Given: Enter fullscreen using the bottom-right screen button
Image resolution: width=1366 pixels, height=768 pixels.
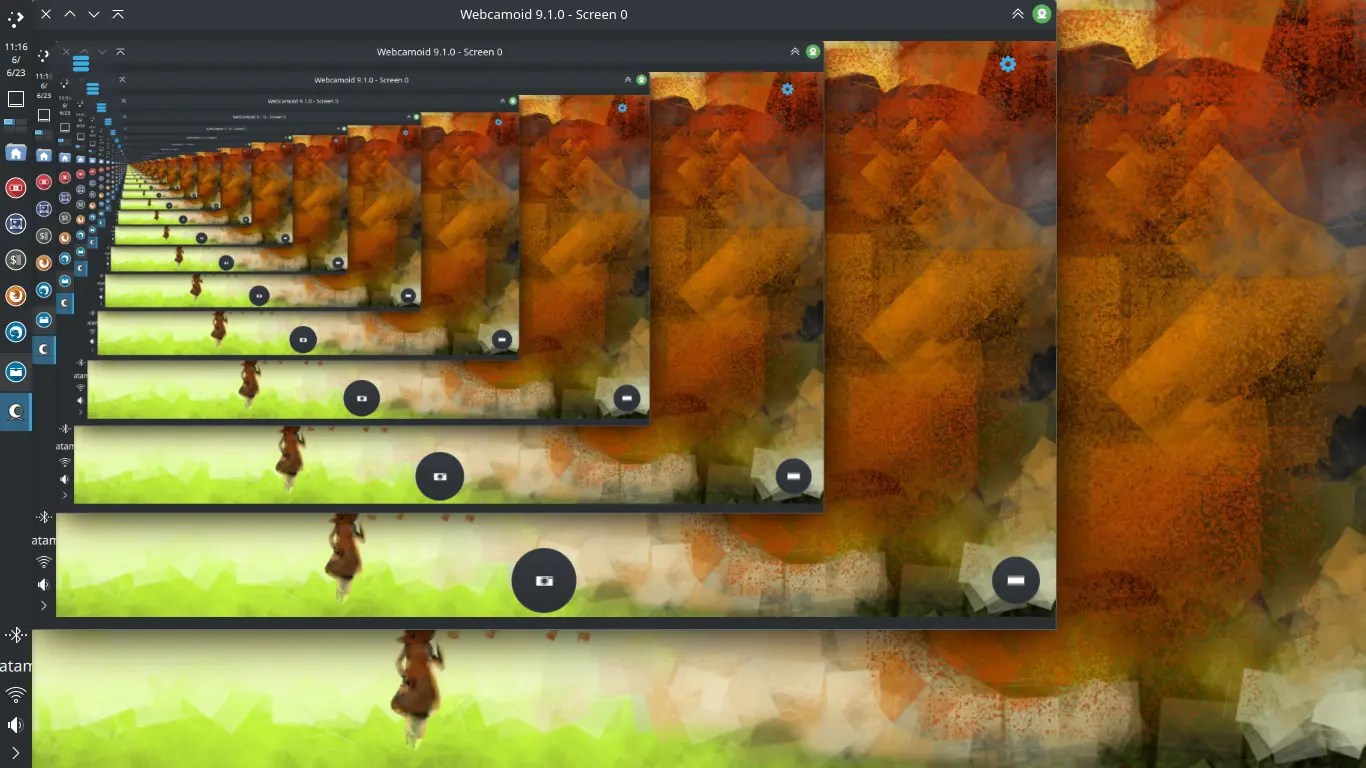Looking at the screenshot, I should tap(1015, 579).
